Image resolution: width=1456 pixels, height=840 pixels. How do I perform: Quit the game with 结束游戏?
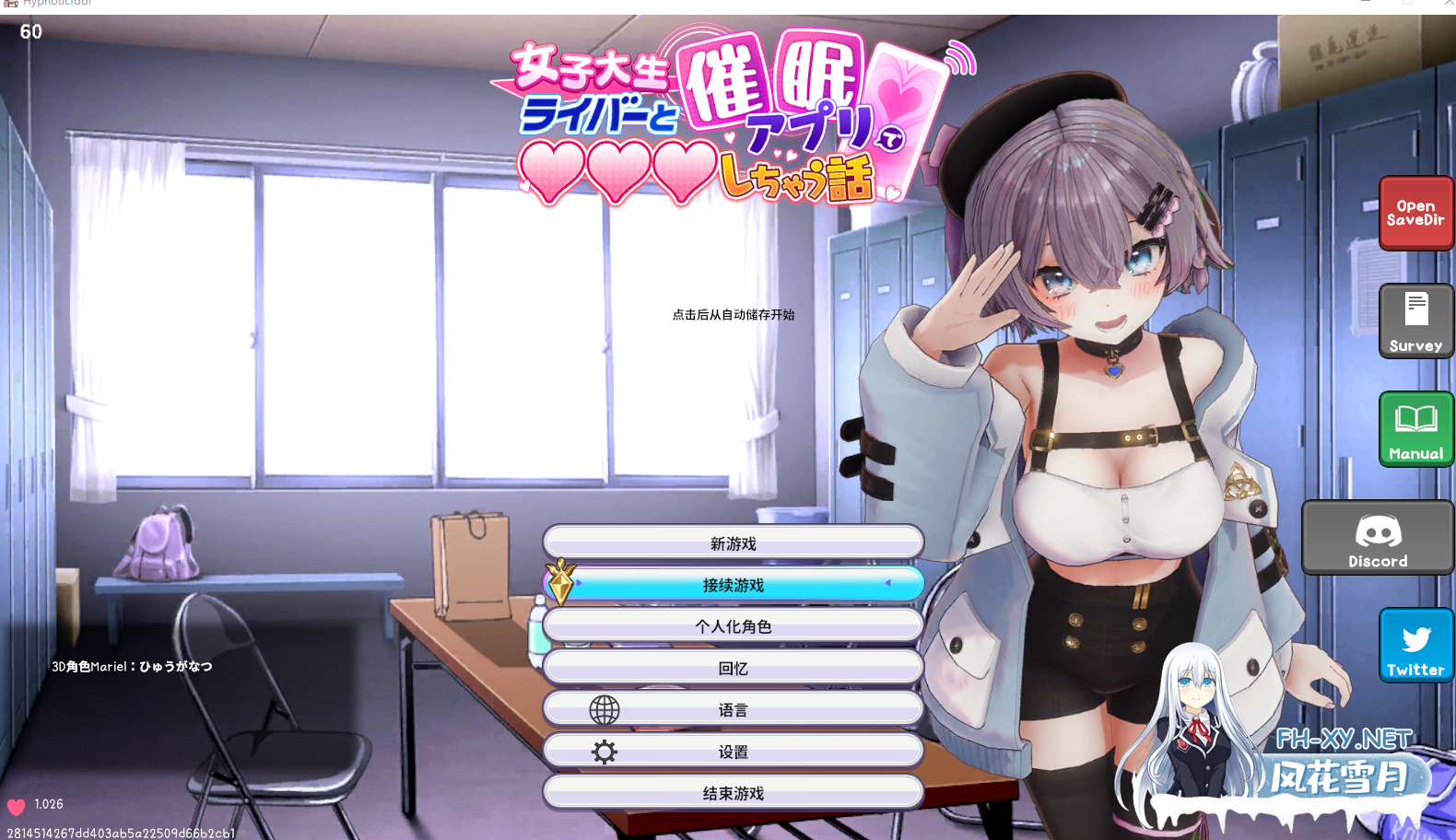pyautogui.click(x=734, y=791)
